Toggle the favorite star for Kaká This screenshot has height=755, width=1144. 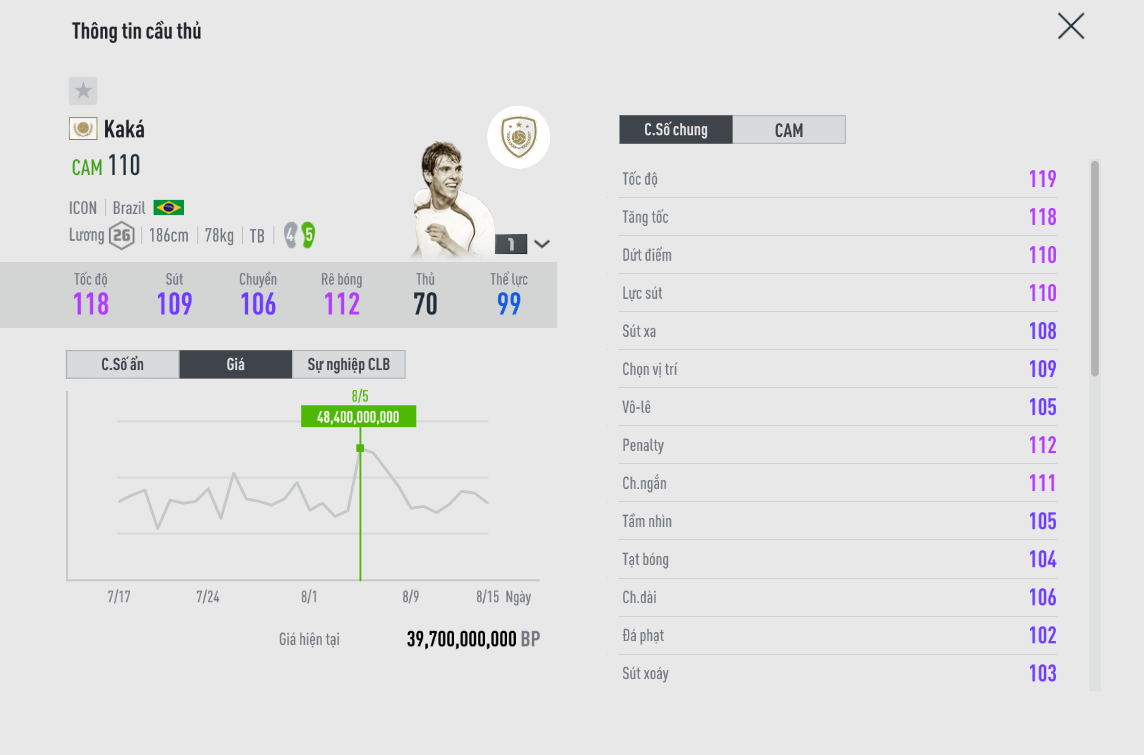pyautogui.click(x=83, y=91)
